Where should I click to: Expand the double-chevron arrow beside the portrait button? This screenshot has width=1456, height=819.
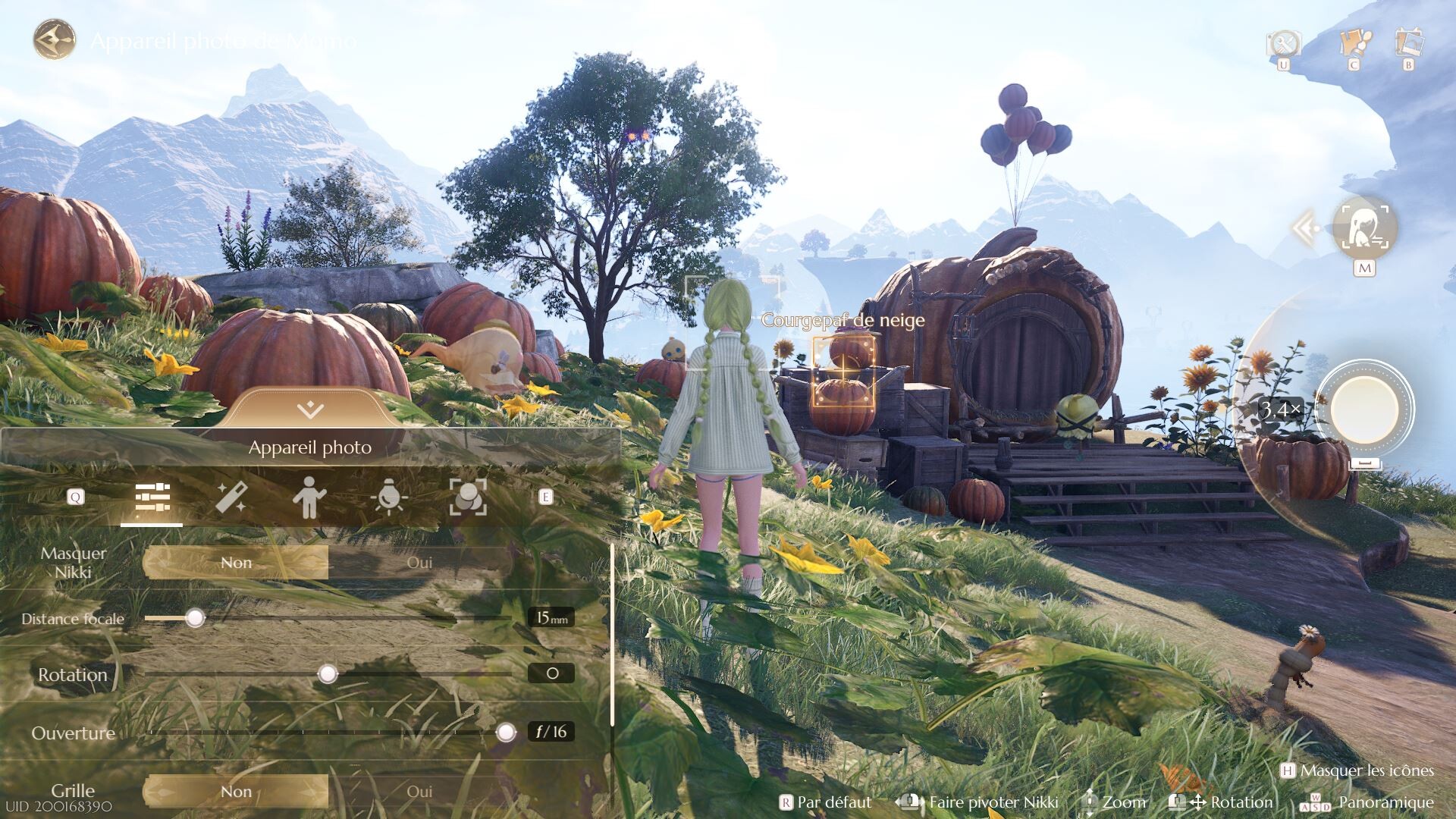1304,227
